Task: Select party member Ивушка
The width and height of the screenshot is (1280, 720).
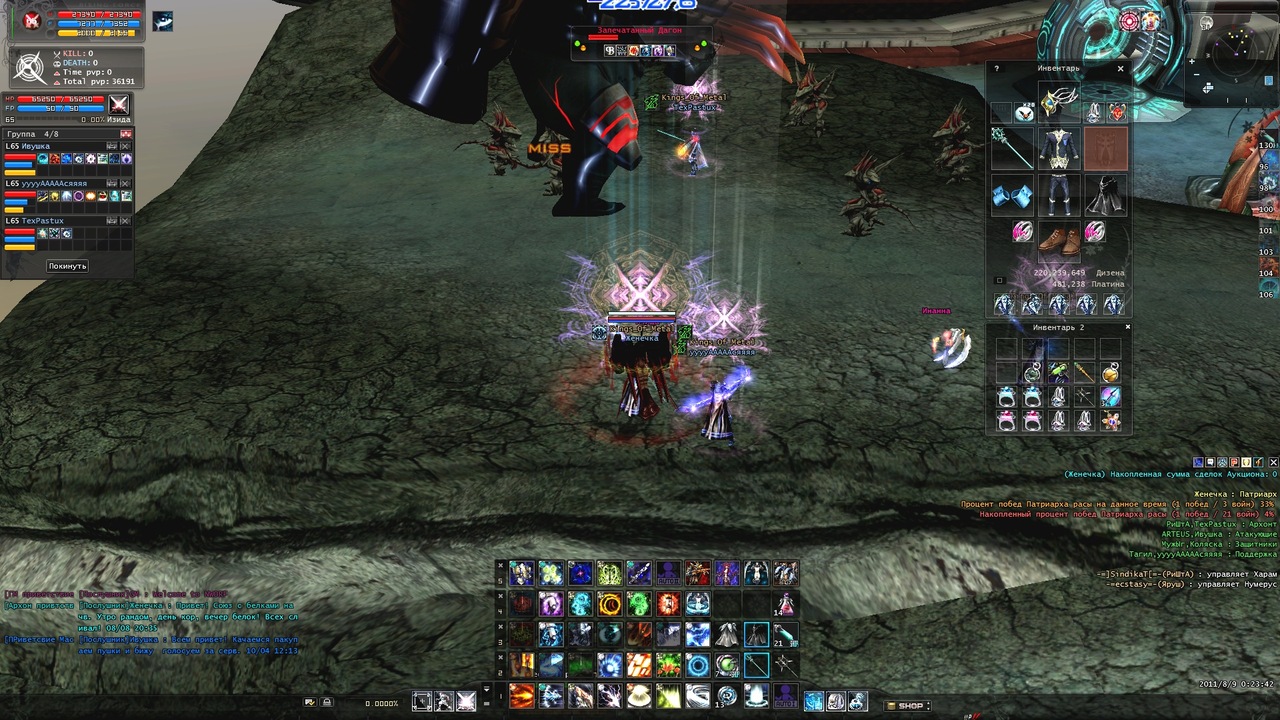Action: tap(36, 146)
